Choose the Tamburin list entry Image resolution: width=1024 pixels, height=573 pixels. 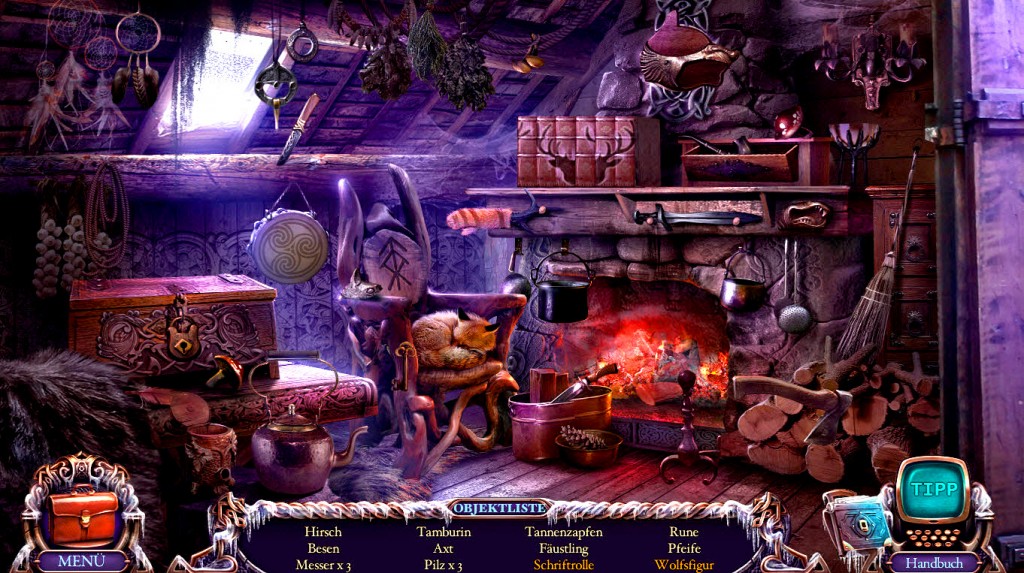[443, 532]
